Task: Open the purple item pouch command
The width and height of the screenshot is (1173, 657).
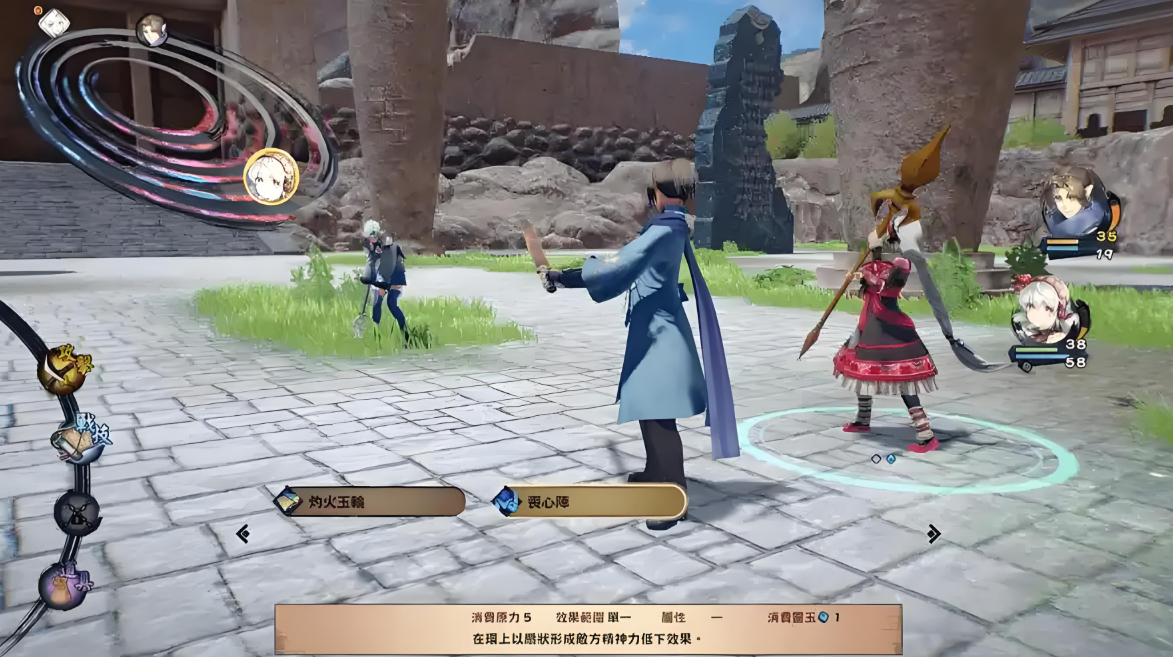Action: click(65, 584)
